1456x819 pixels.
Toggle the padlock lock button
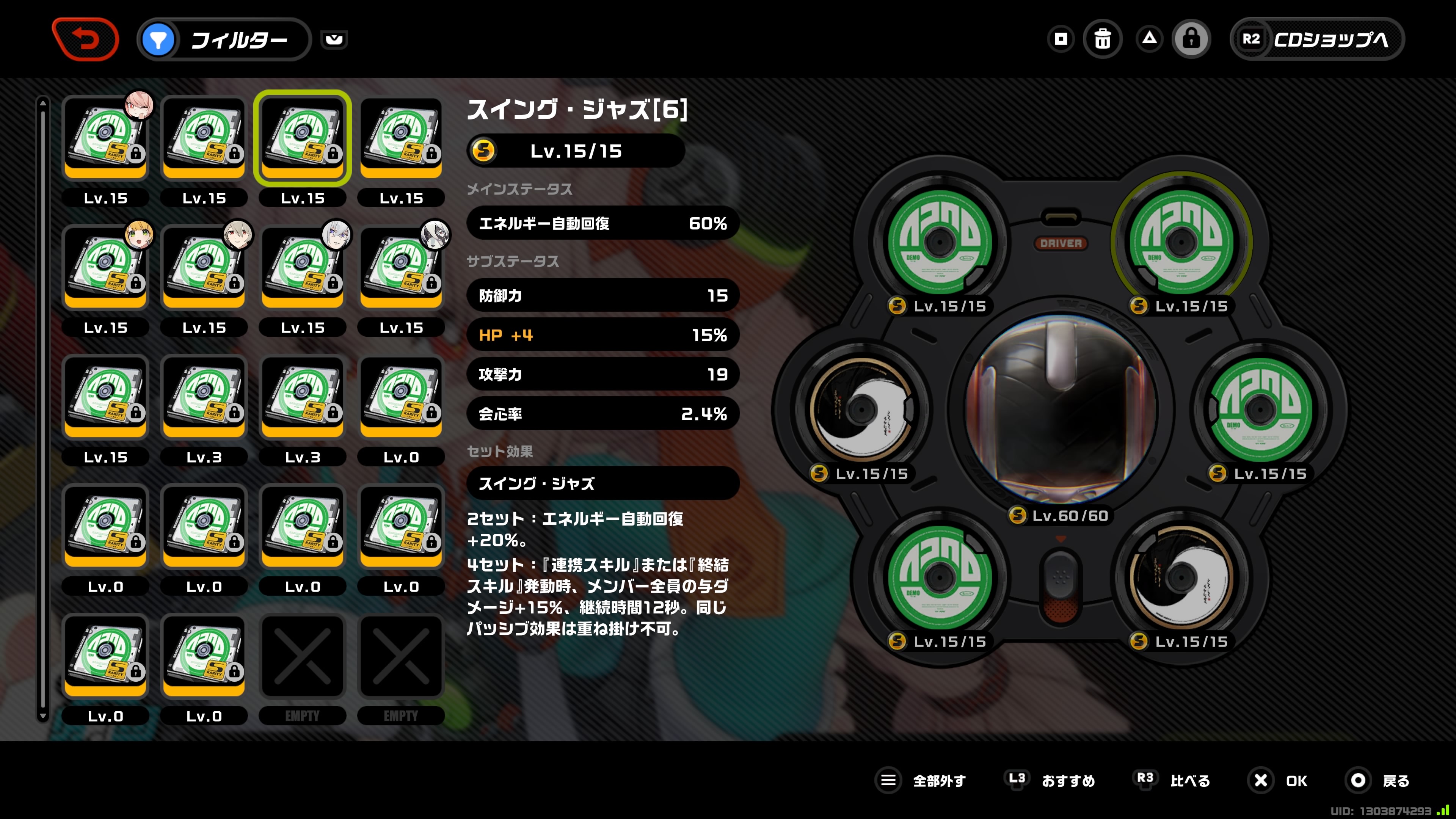point(1191,39)
